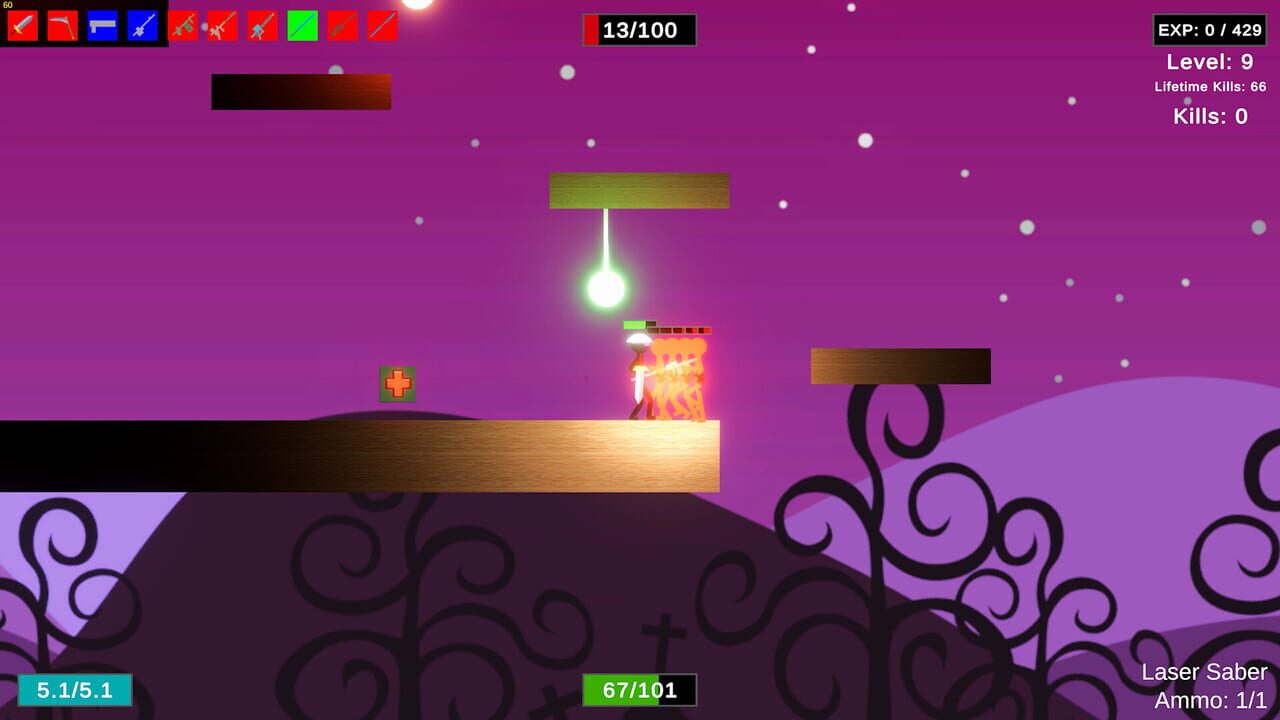The height and width of the screenshot is (720, 1280).
Task: Select the scythe weapon in hotbar
Action: tap(63, 25)
